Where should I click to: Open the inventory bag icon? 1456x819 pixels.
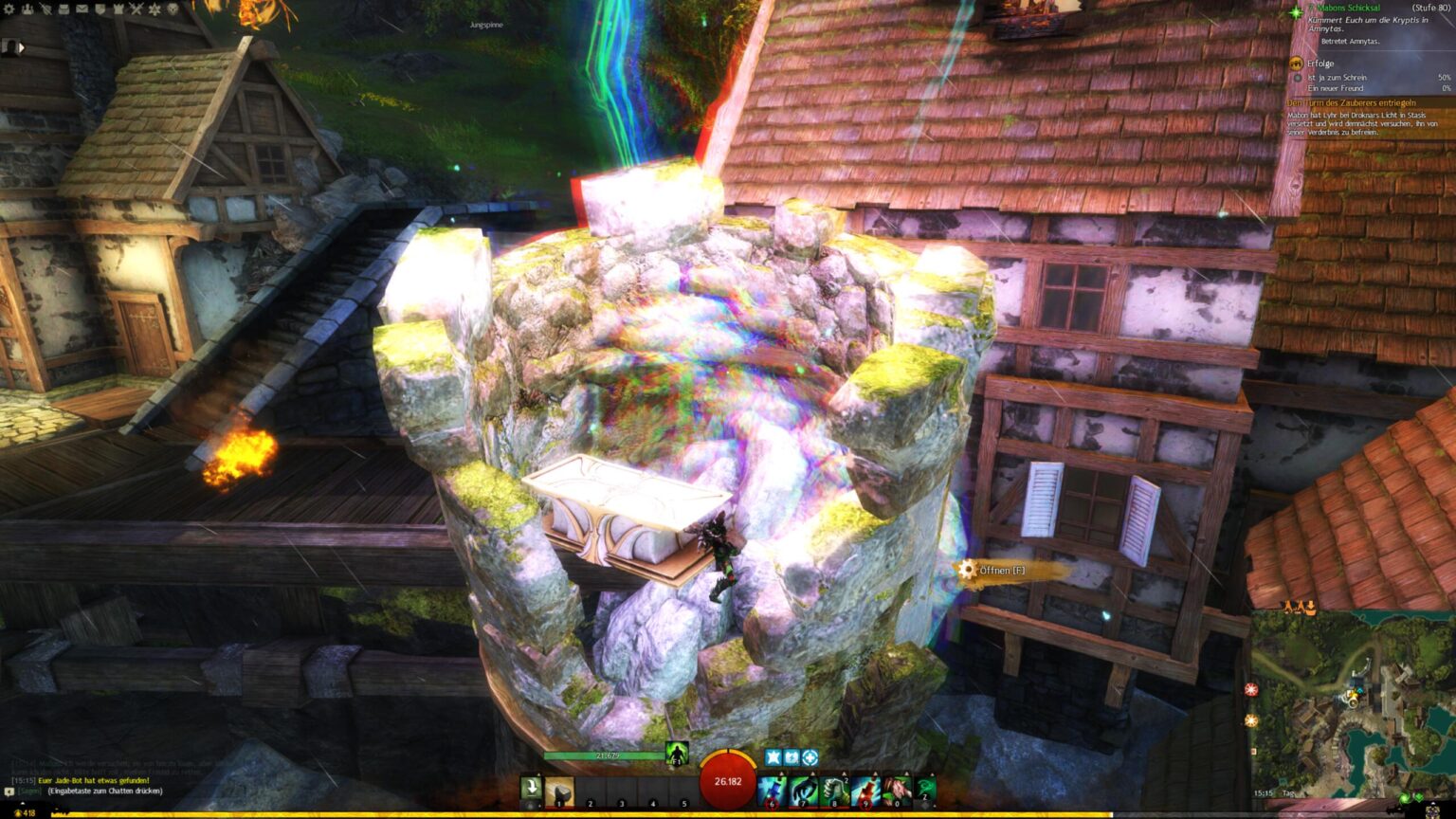(x=63, y=9)
